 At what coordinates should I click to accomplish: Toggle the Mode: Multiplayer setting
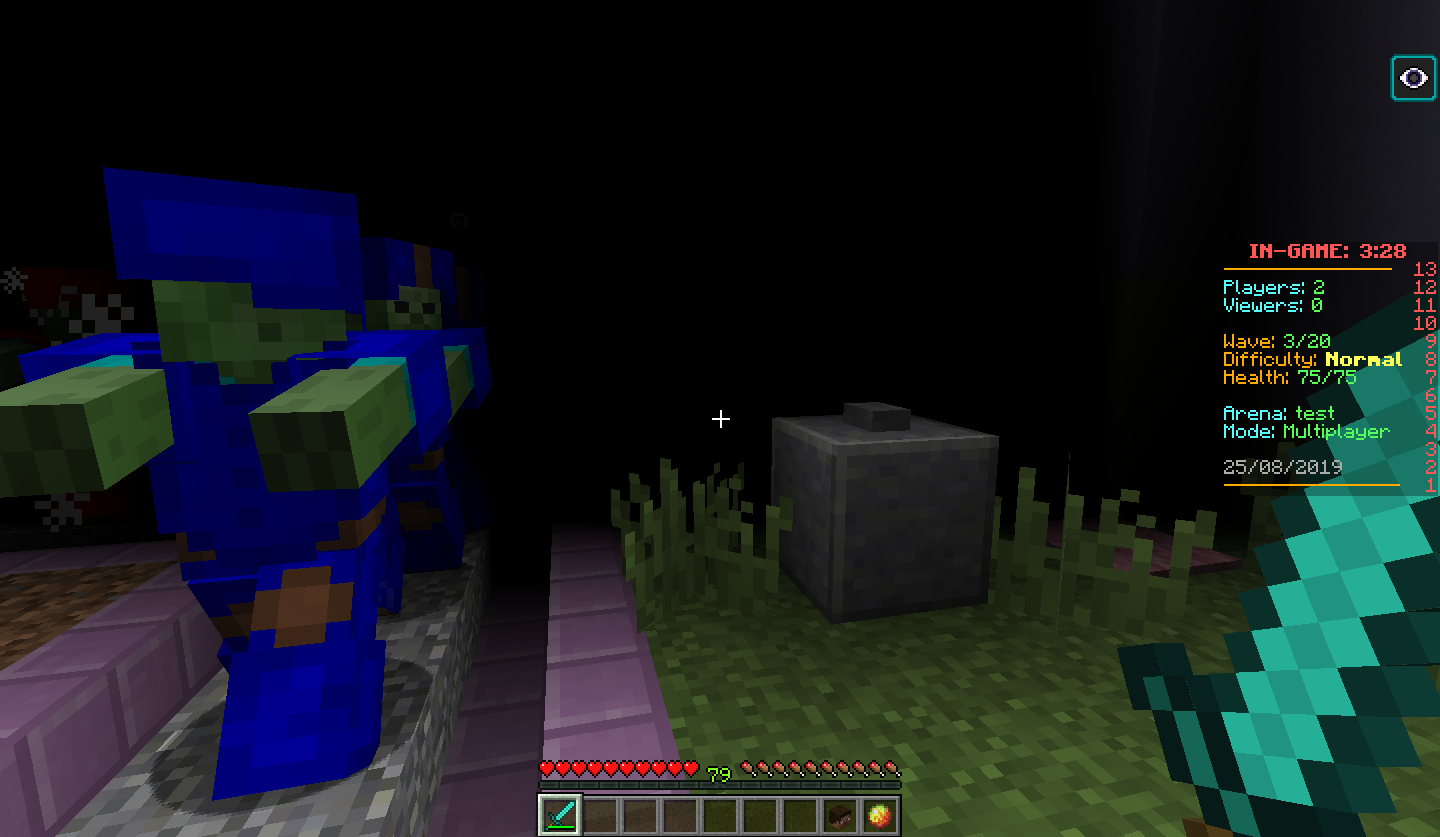[x=1305, y=431]
